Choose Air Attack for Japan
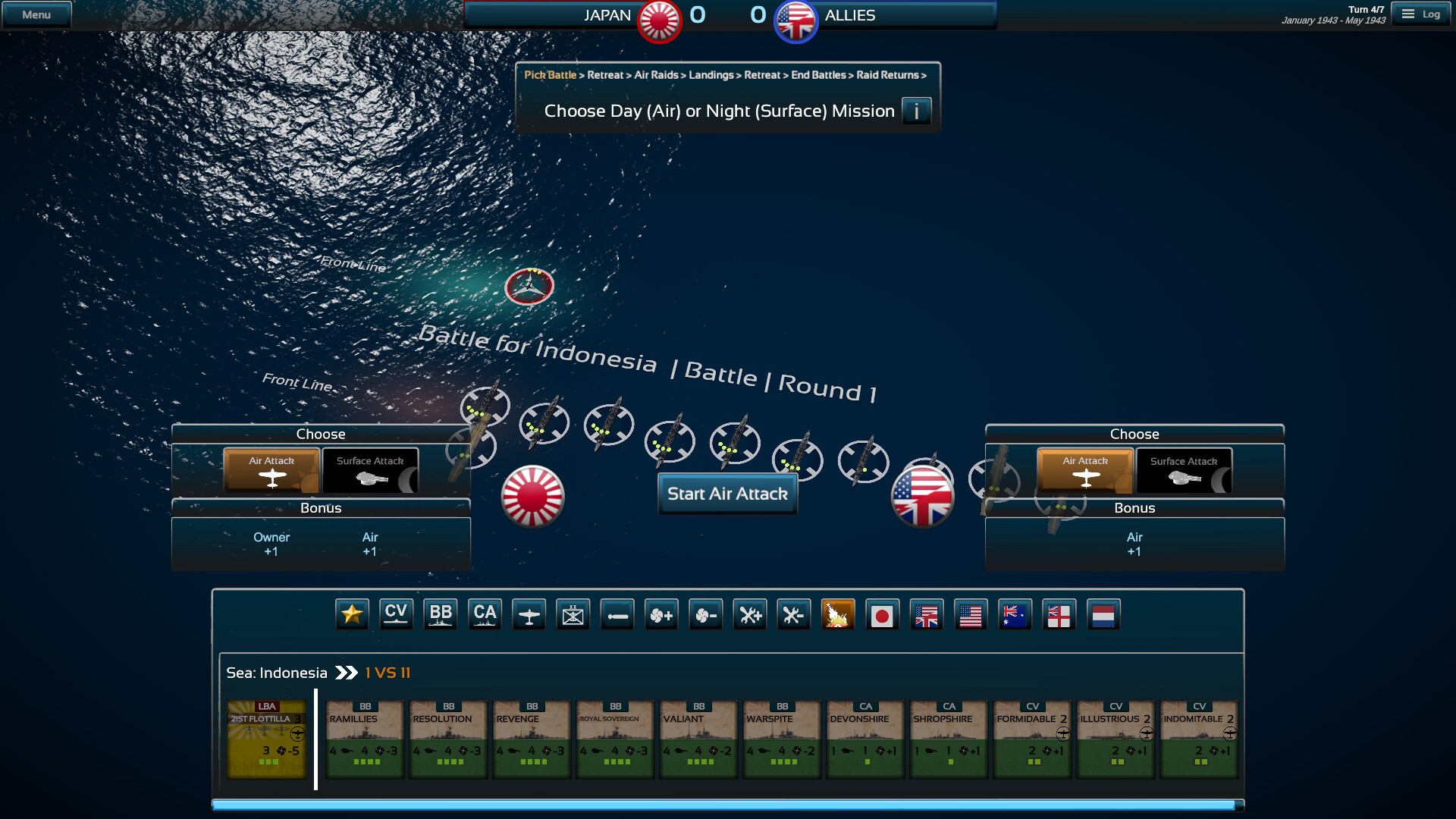Image resolution: width=1456 pixels, height=819 pixels. (x=271, y=470)
